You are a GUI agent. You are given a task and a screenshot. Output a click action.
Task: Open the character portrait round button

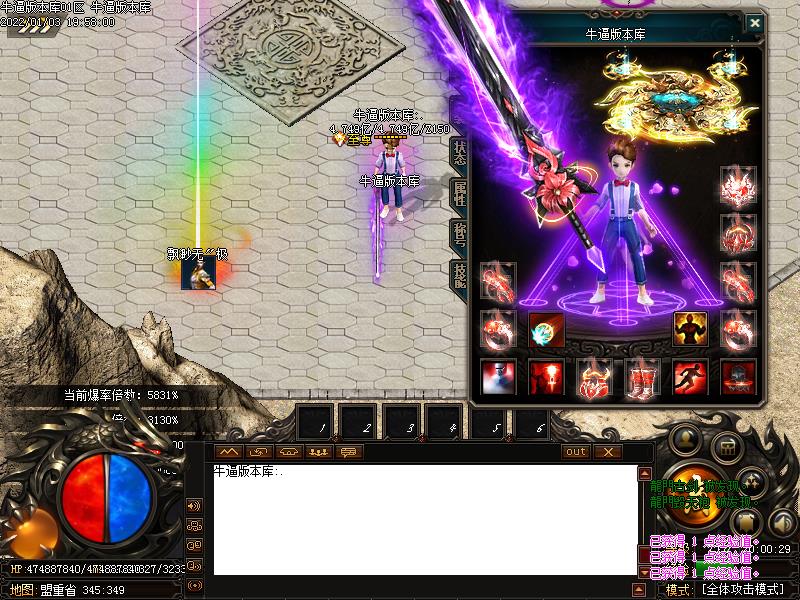(x=685, y=439)
